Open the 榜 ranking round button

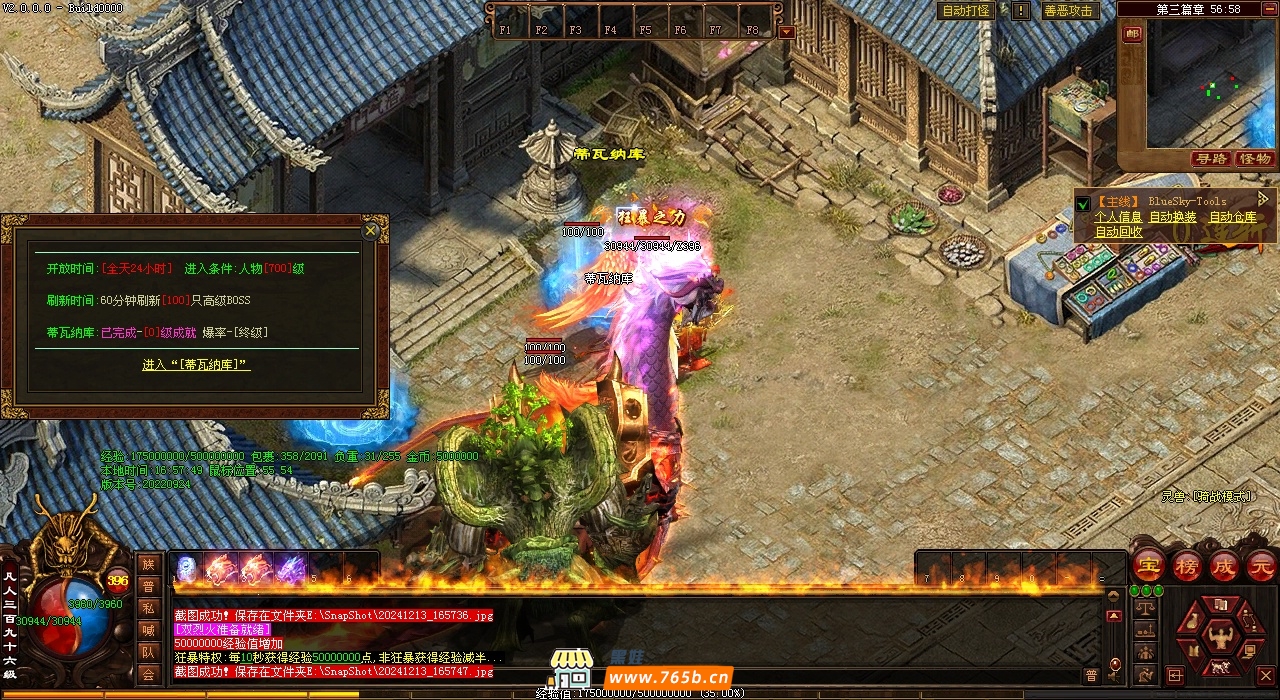1186,565
